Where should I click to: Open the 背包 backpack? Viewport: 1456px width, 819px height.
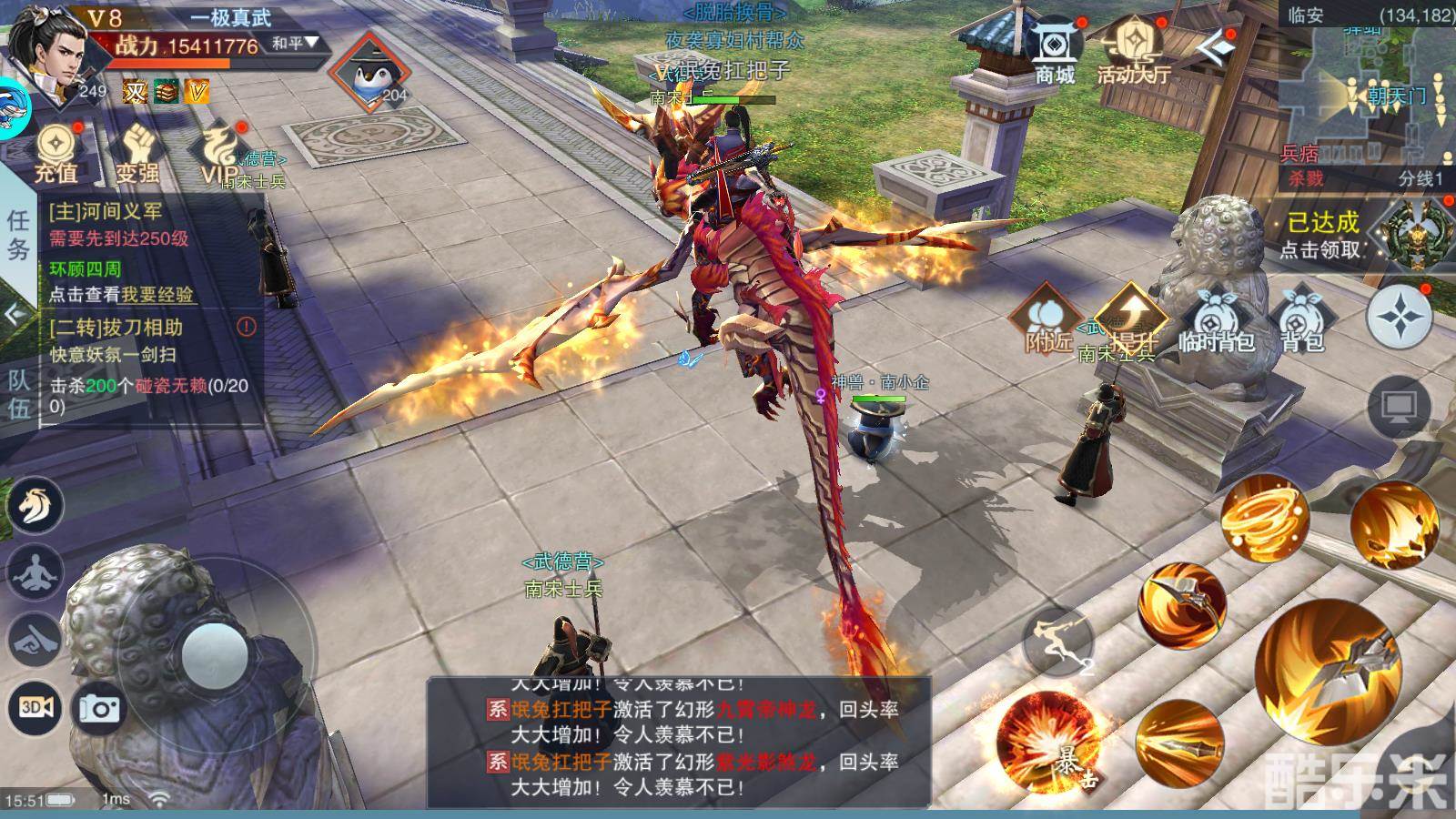[1301, 320]
